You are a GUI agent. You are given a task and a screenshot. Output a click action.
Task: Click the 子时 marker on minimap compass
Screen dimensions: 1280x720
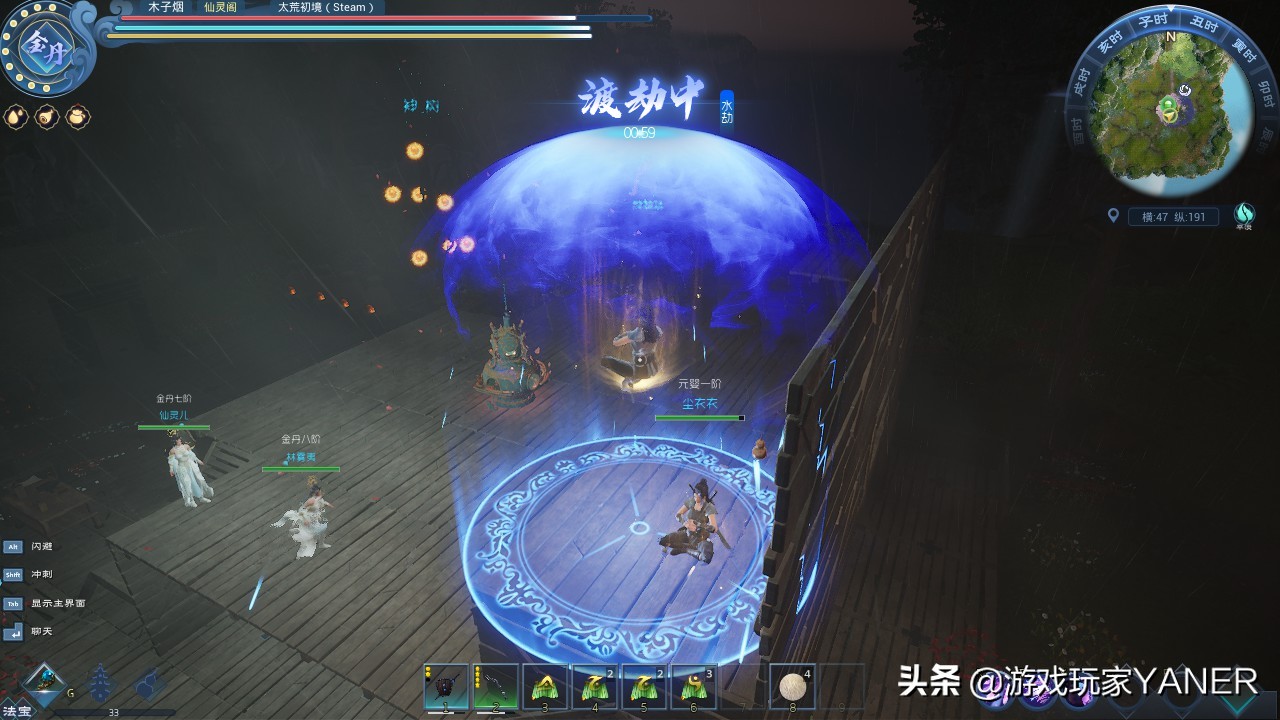(x=1152, y=22)
